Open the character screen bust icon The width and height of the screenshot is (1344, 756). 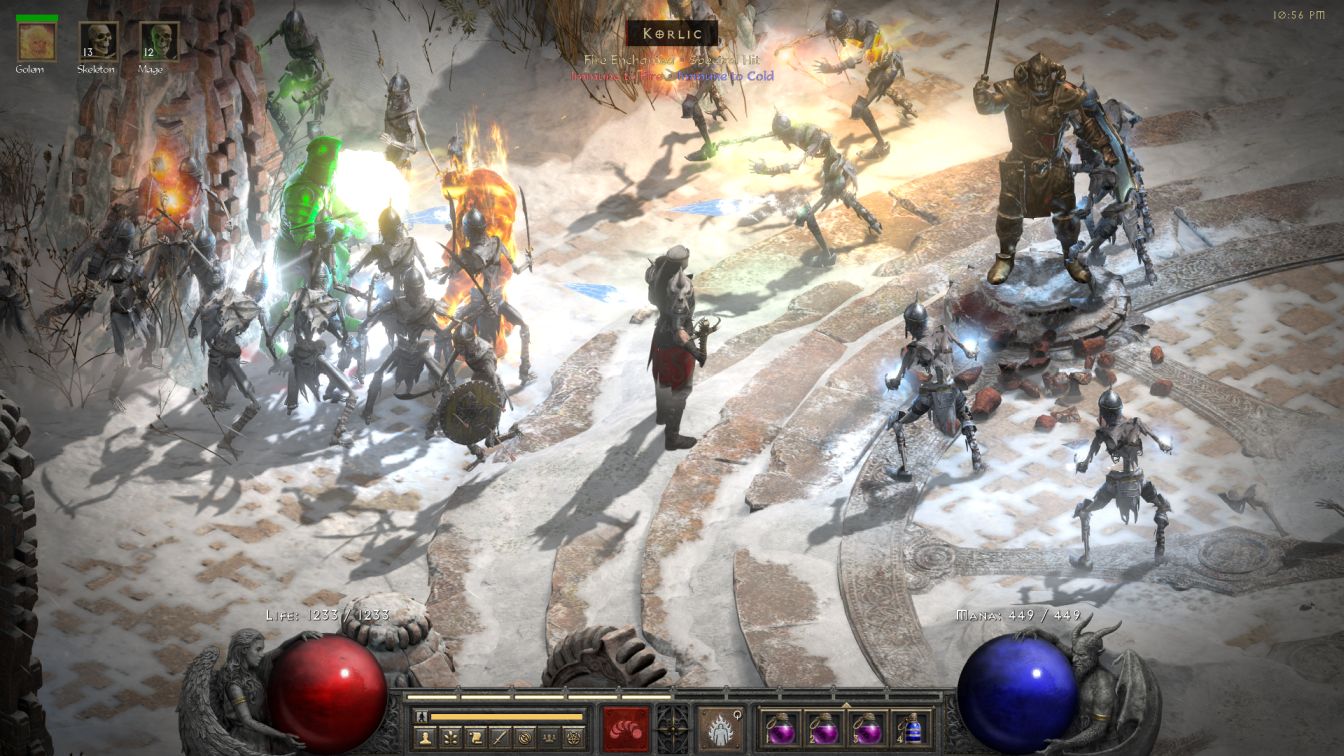point(424,738)
